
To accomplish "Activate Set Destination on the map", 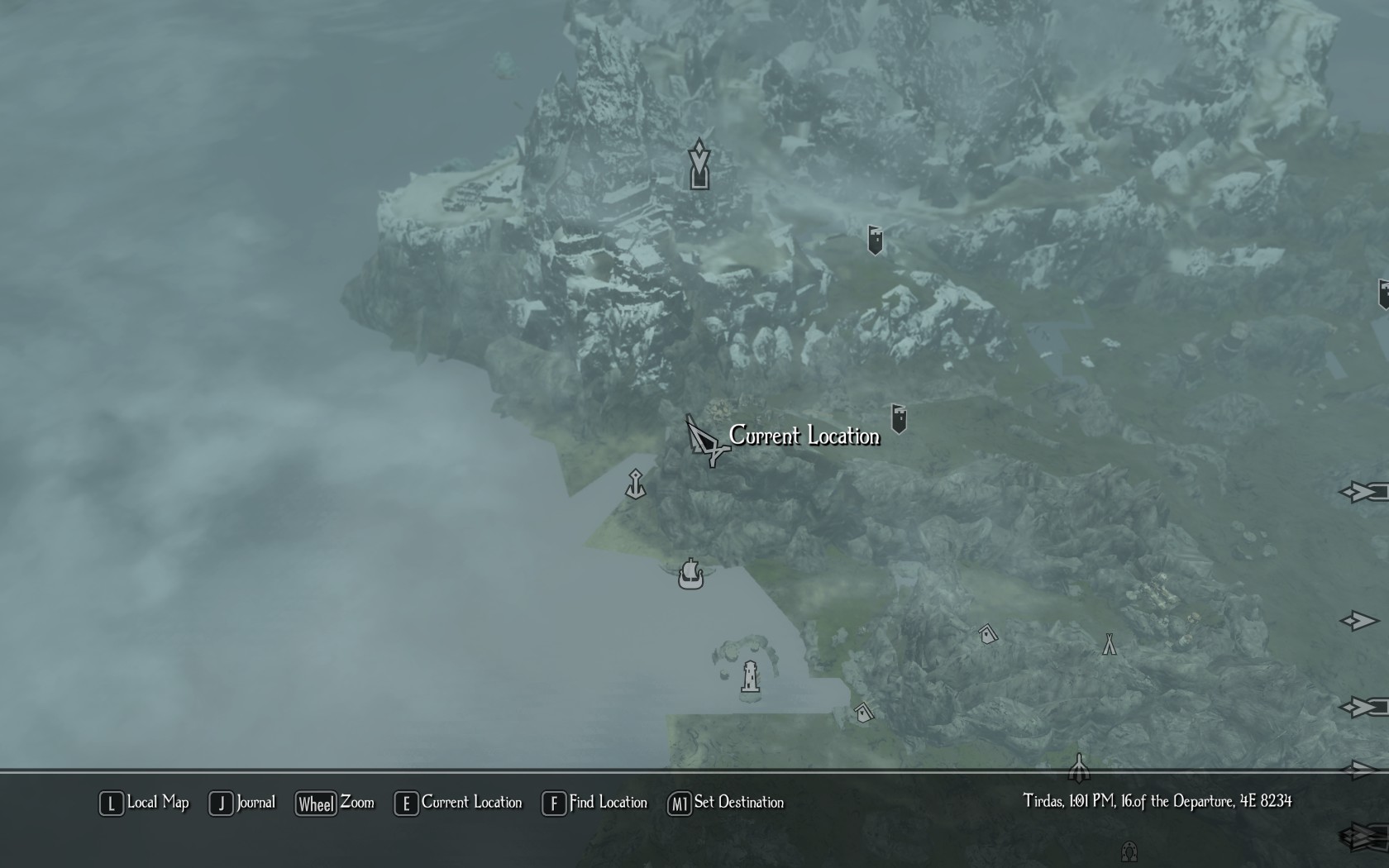I will 726,803.
